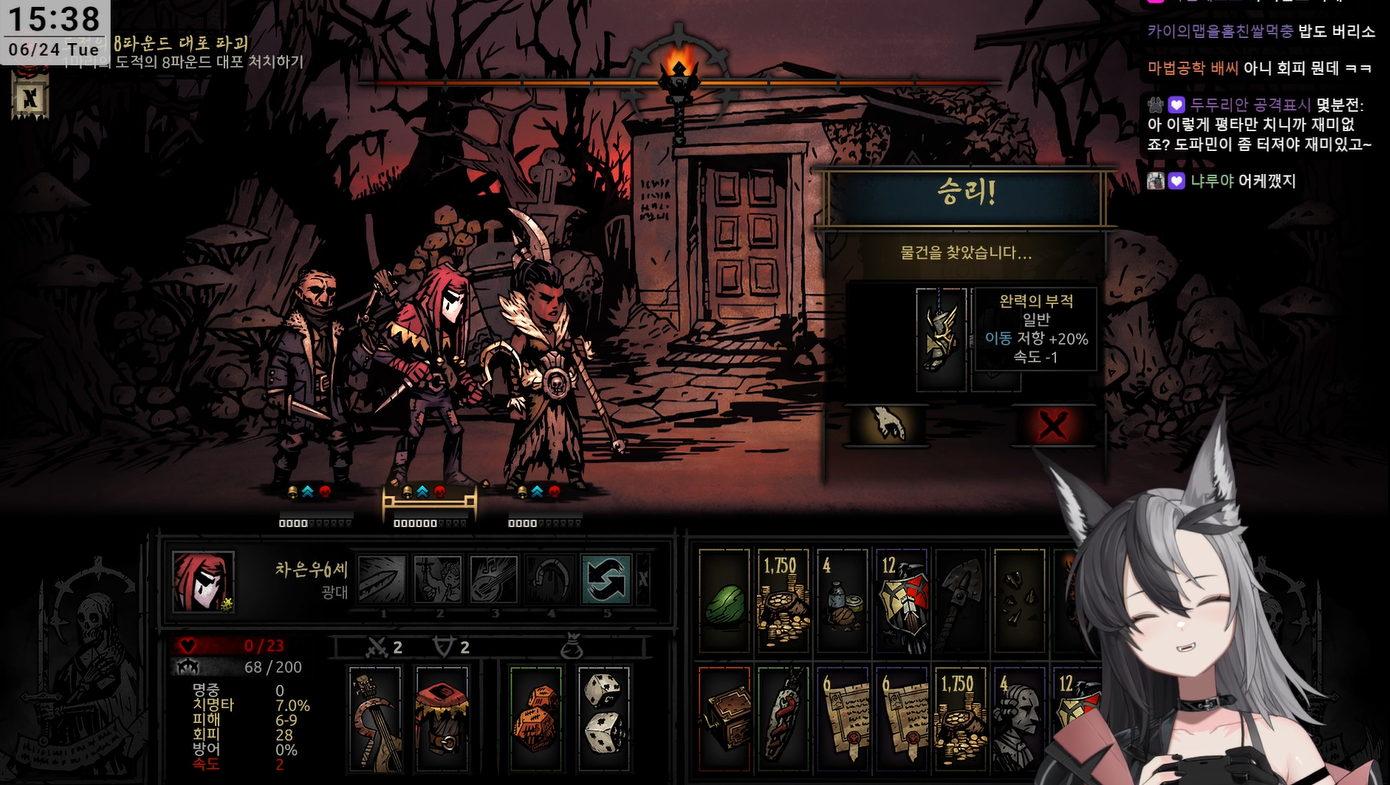
Task: Use the food provisions stack
Action: [x=842, y=601]
